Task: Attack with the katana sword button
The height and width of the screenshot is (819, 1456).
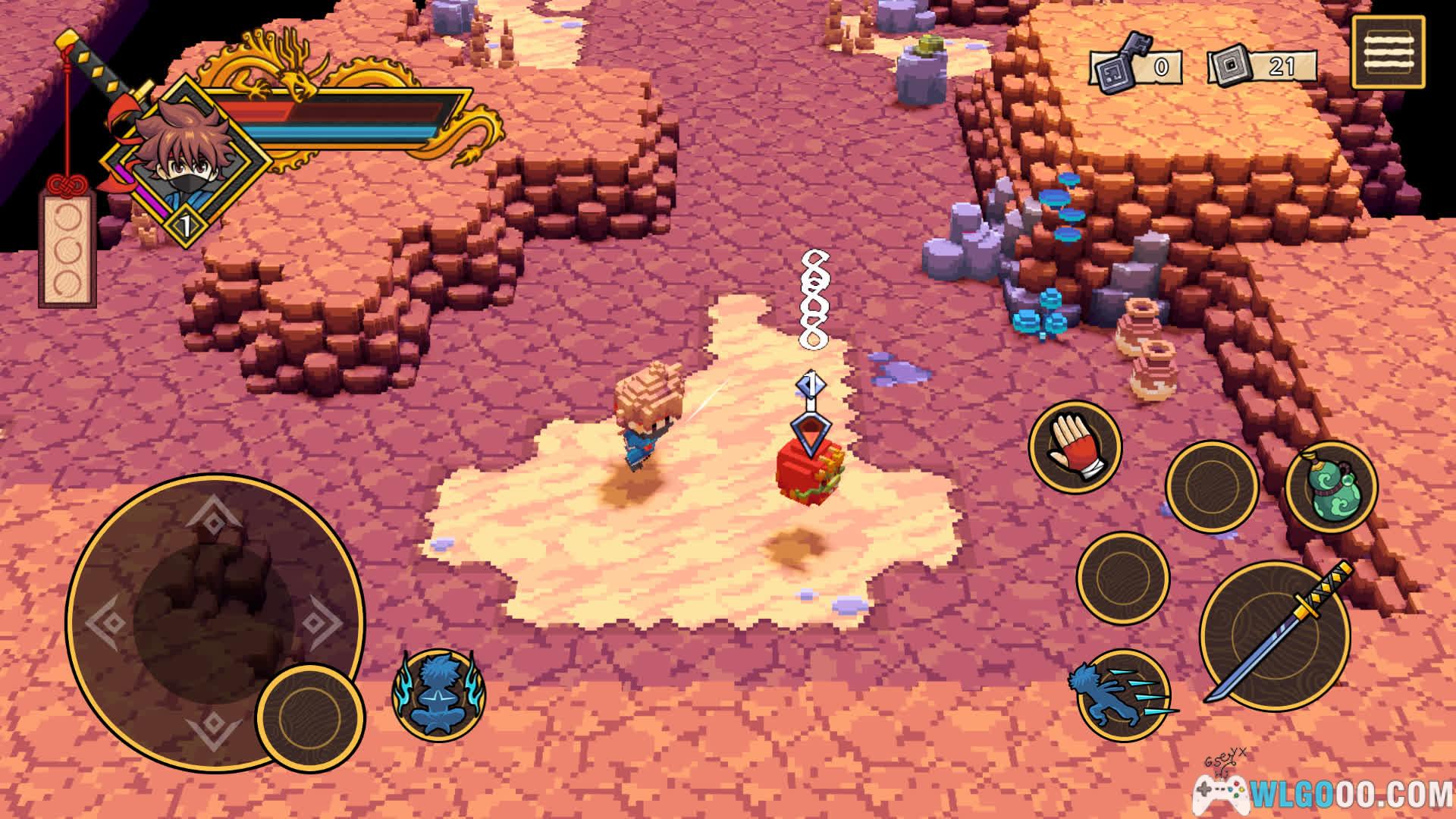Action: coord(1275,635)
